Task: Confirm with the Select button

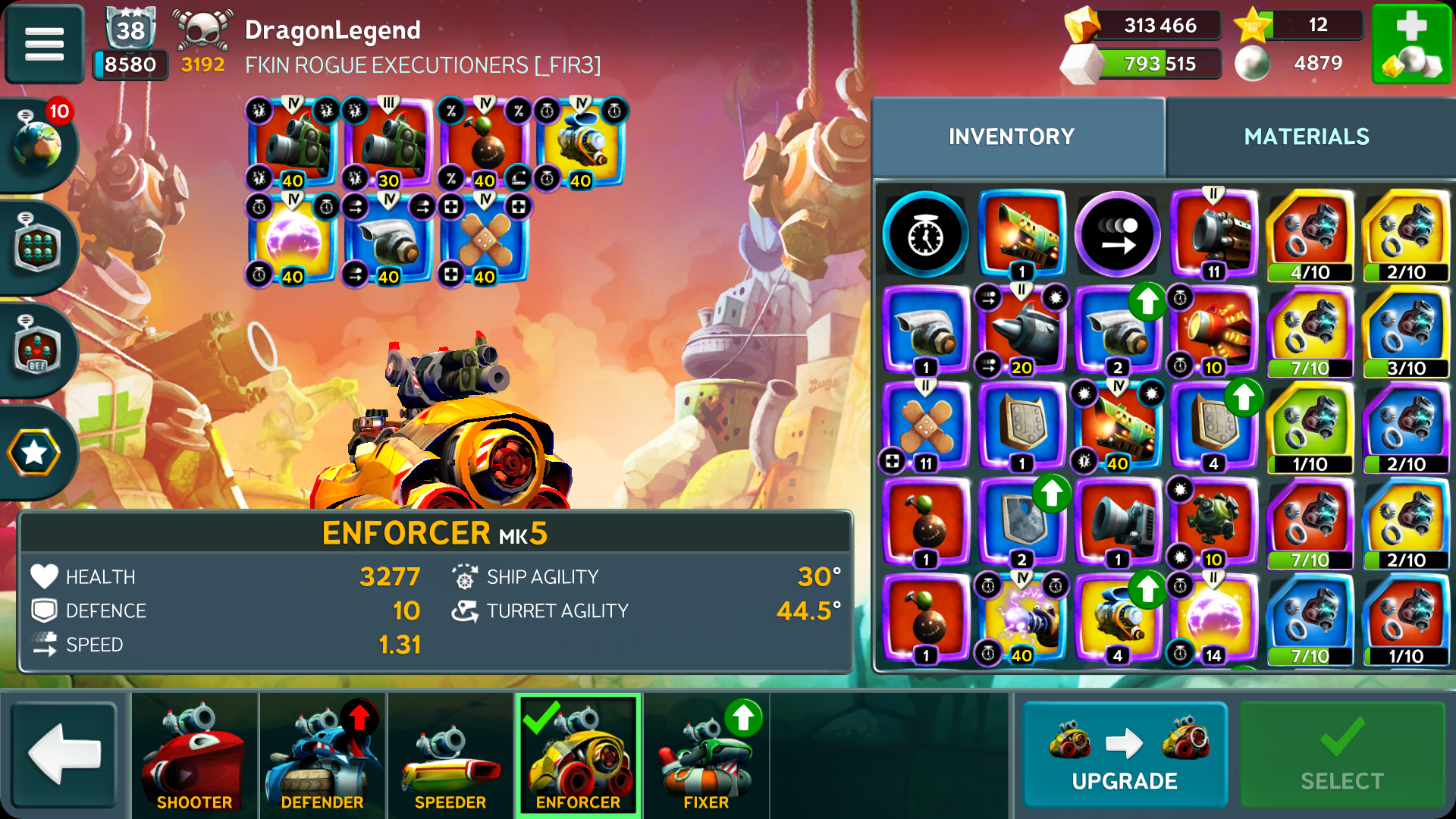Action: click(1341, 755)
